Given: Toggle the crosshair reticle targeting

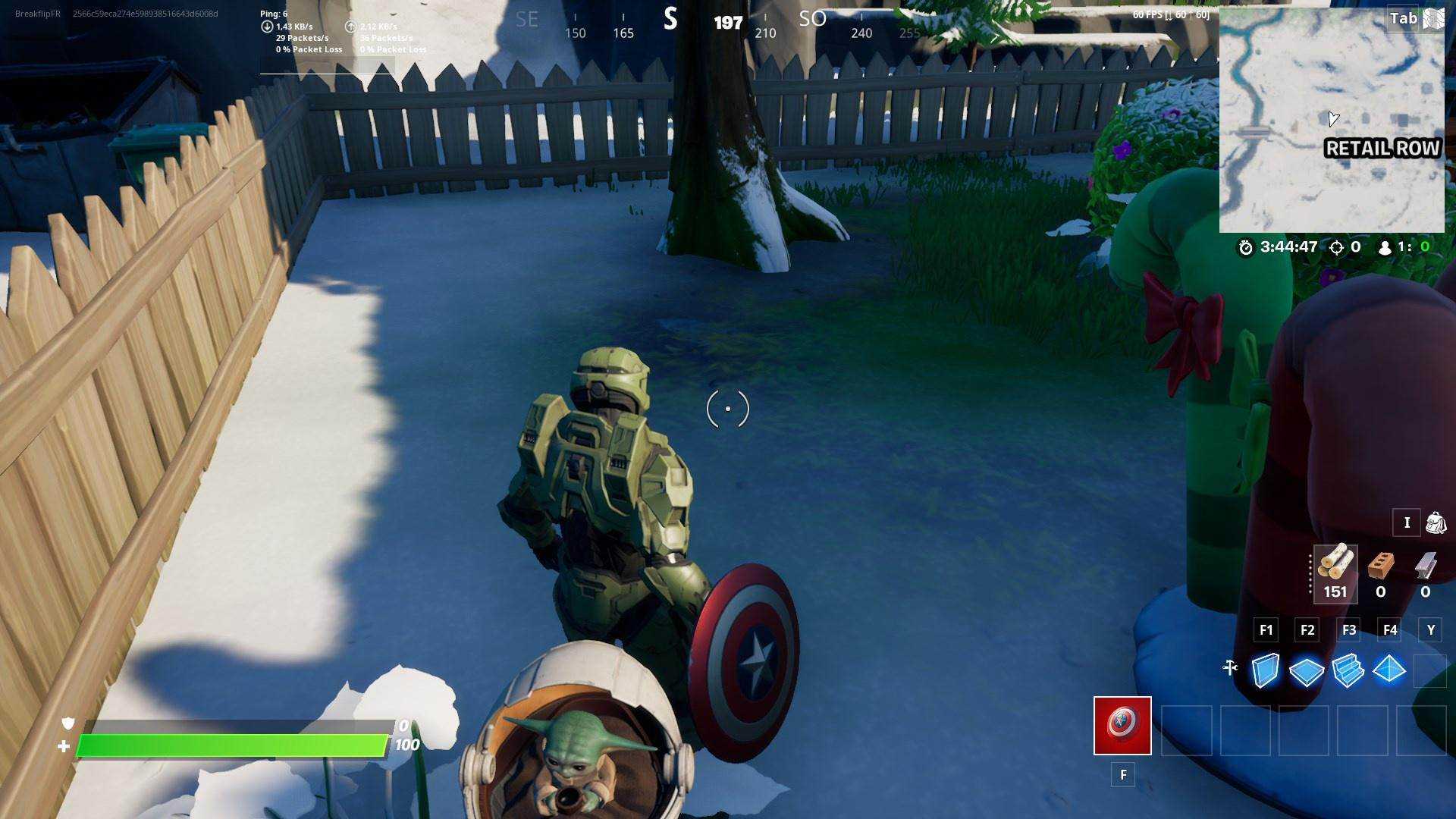Looking at the screenshot, I should coord(727,408).
